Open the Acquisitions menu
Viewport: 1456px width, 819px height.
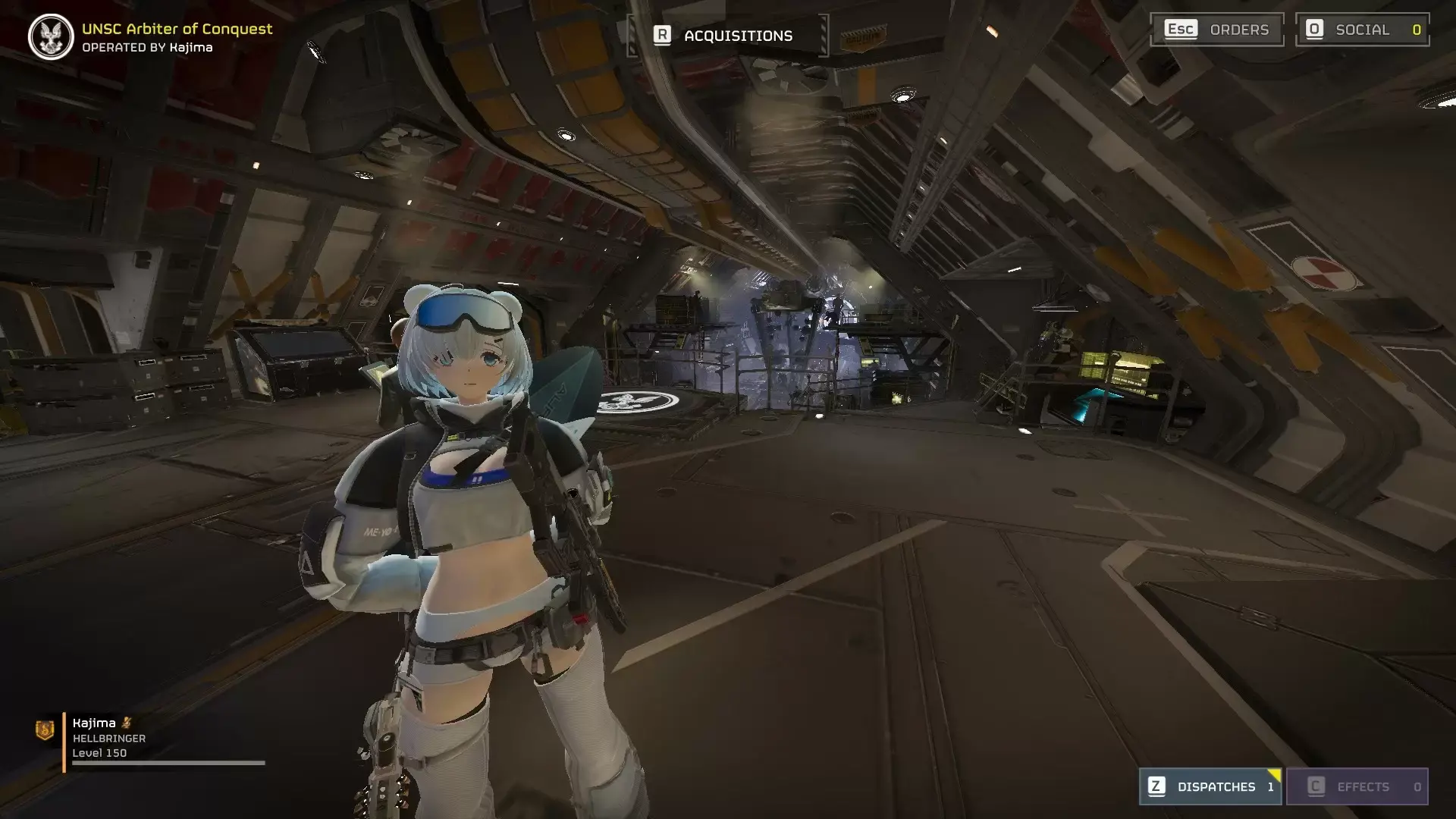click(728, 36)
